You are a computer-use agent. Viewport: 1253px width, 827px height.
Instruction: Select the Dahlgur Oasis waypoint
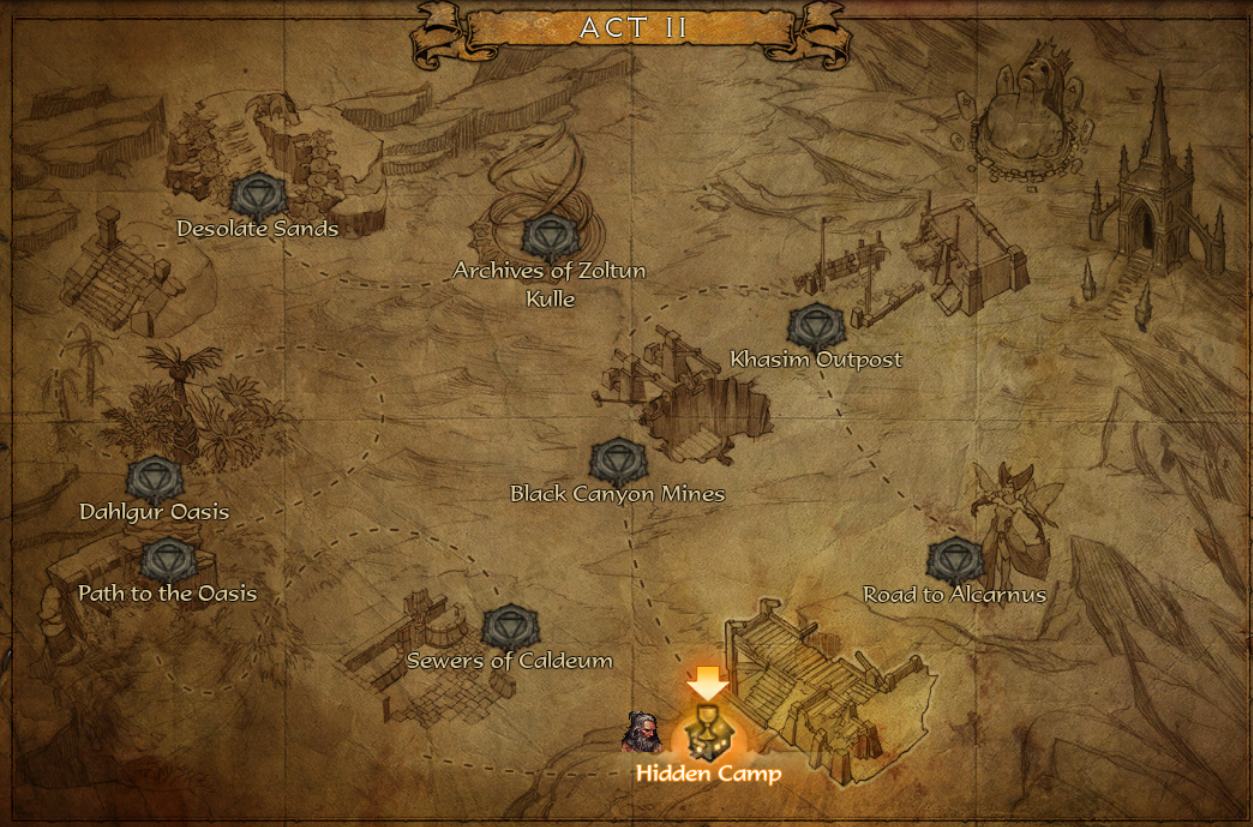click(155, 480)
